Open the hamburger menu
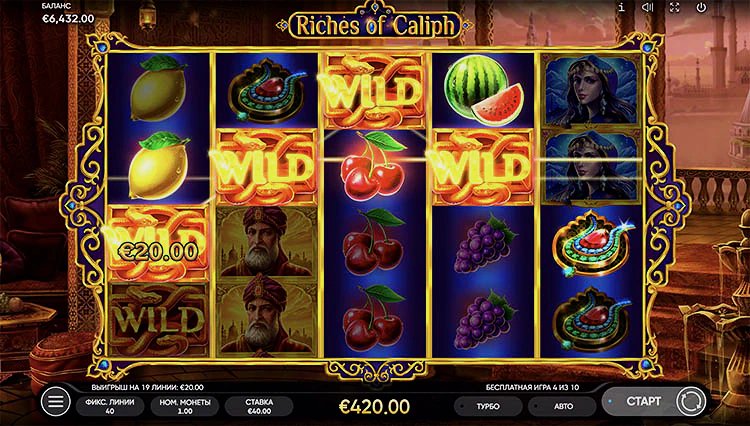 tap(56, 402)
